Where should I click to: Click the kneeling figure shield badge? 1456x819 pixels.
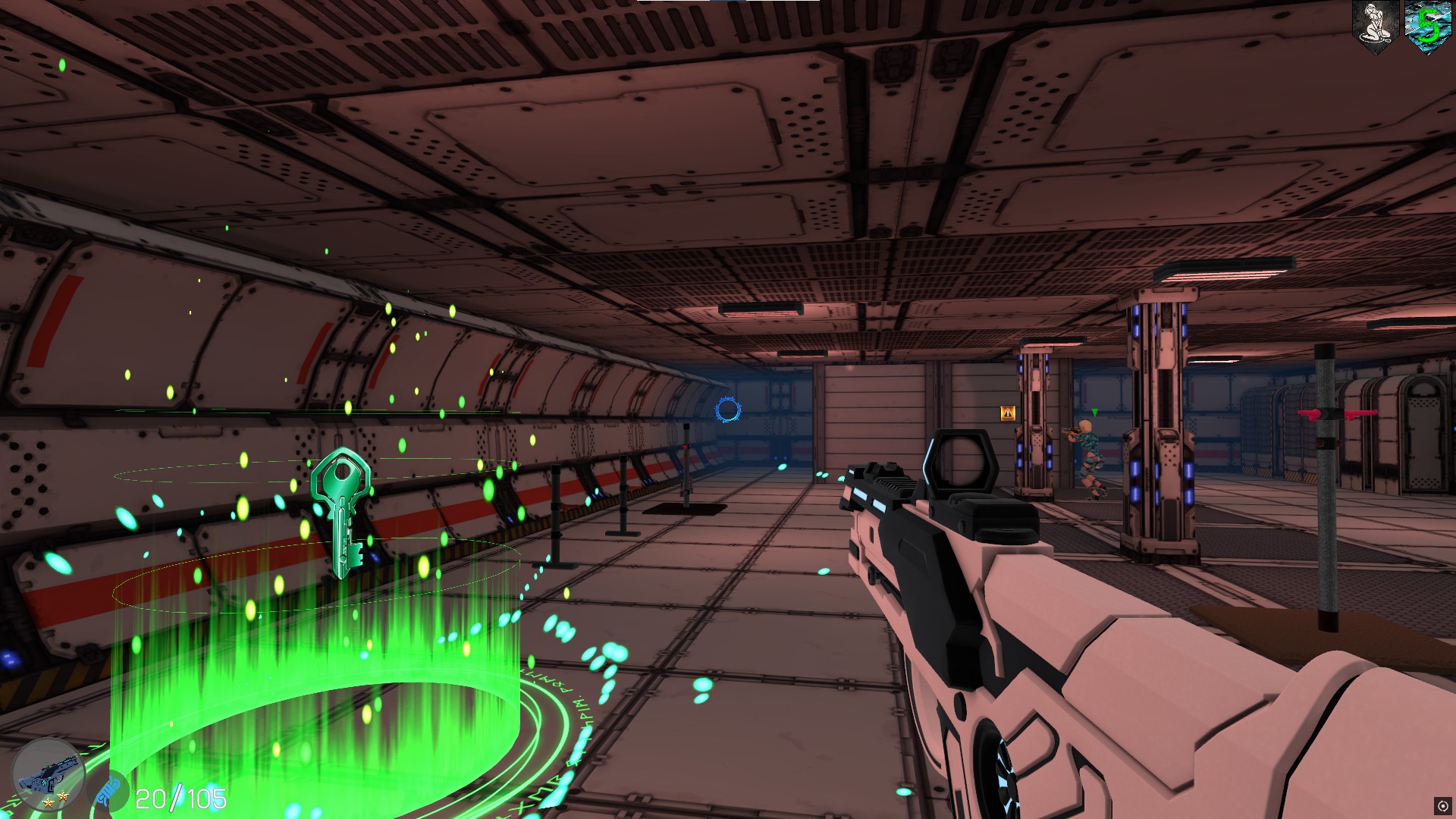click(x=1375, y=27)
